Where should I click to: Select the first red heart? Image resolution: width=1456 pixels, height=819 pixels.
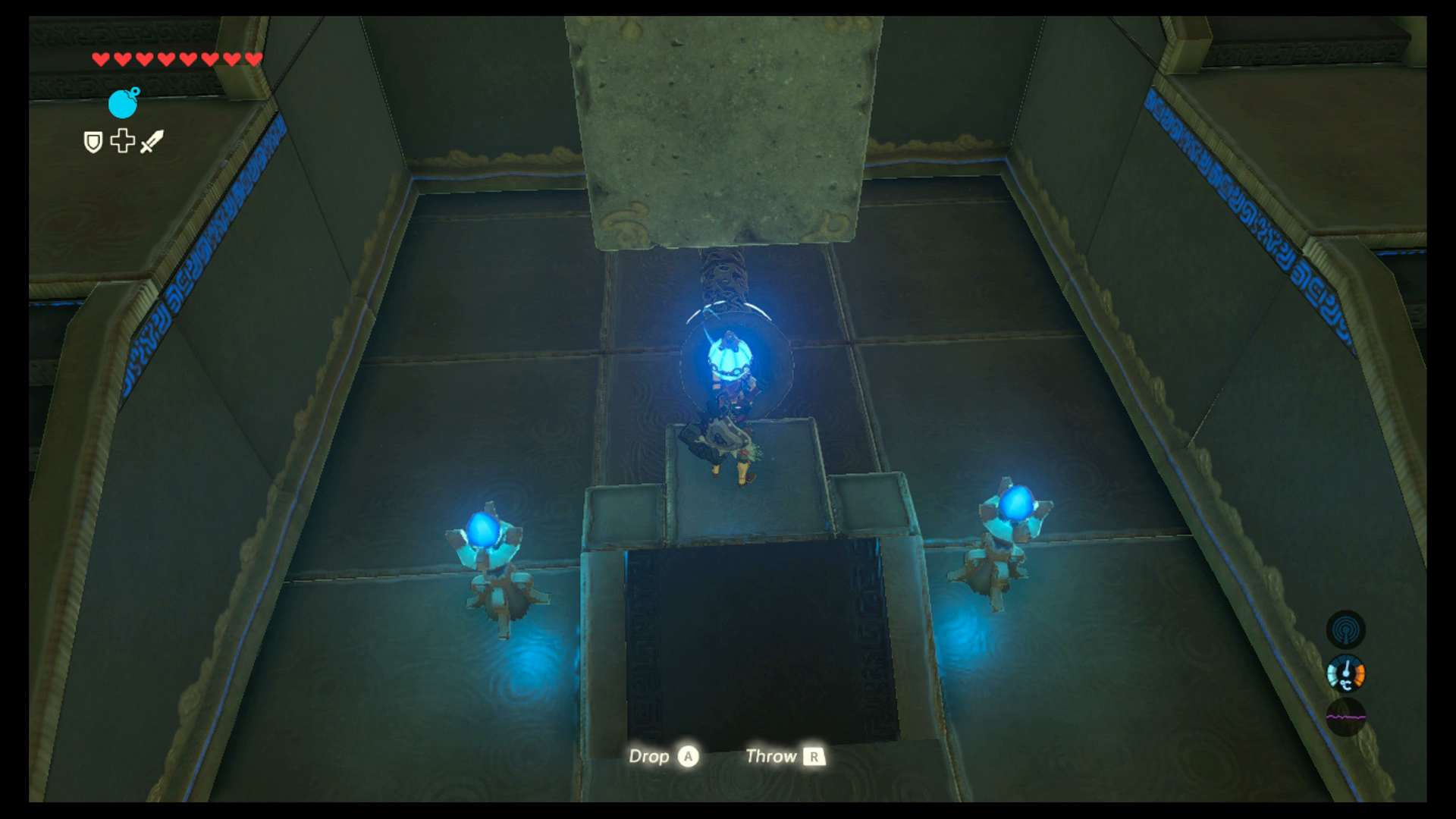pyautogui.click(x=99, y=58)
